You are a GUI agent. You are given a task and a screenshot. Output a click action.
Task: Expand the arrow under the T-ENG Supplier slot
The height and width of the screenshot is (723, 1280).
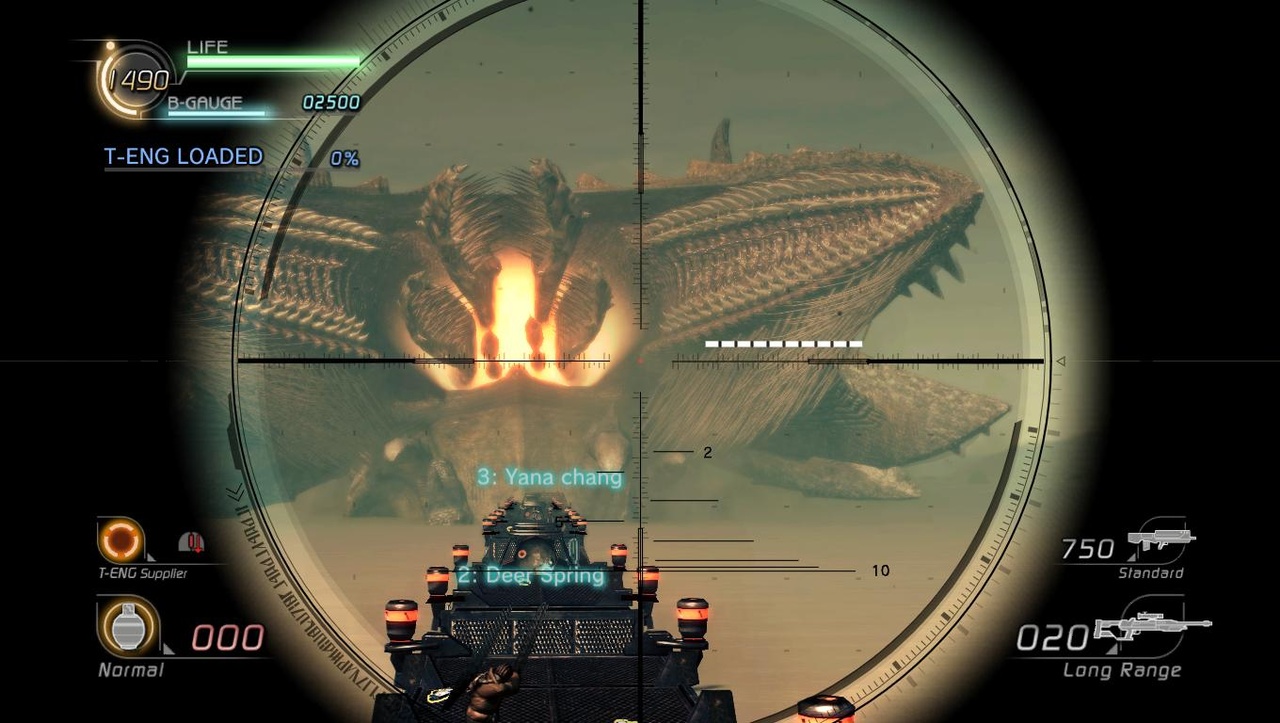pos(150,557)
